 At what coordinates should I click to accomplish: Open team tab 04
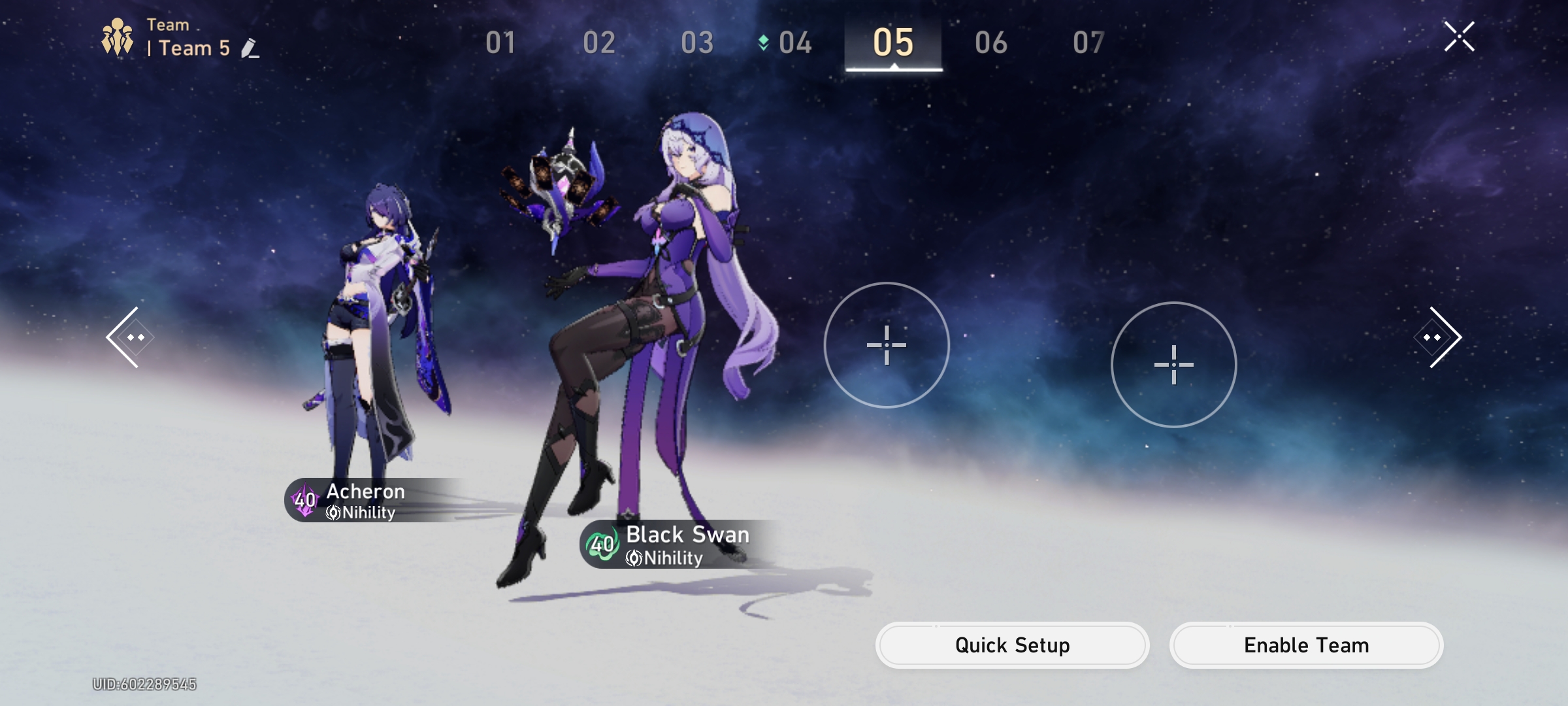pyautogui.click(x=796, y=41)
